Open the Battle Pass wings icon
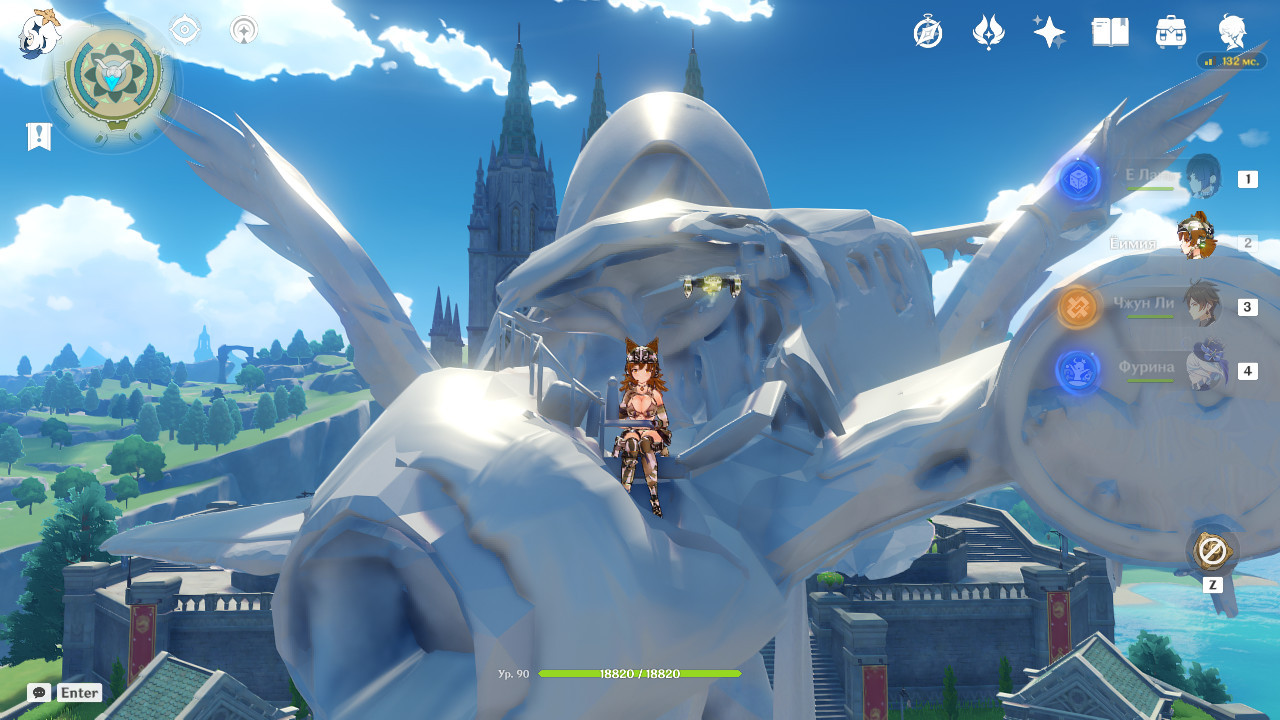Viewport: 1280px width, 720px height. click(x=989, y=33)
